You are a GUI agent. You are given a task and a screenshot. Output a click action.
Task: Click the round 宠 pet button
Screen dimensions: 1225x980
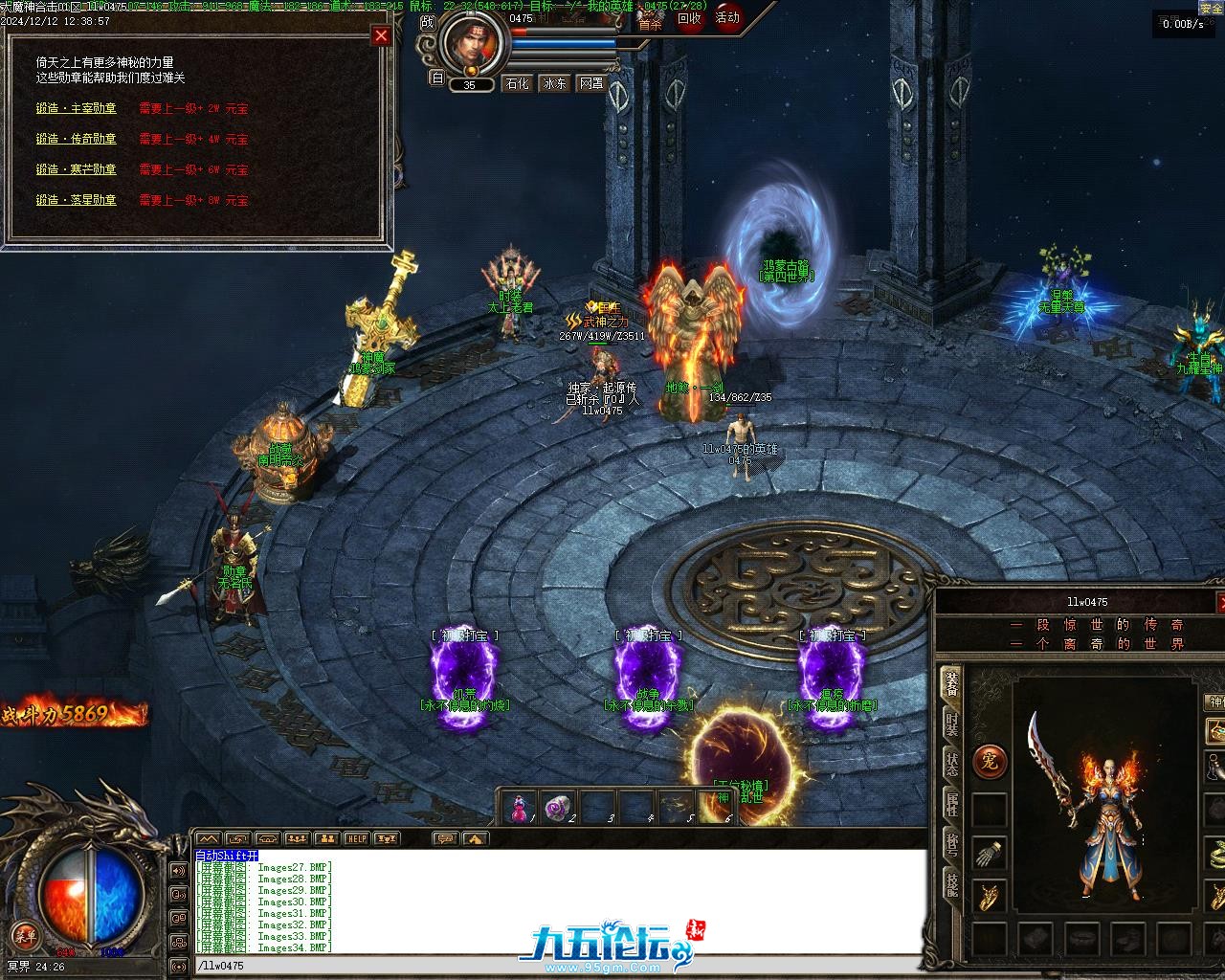click(990, 763)
